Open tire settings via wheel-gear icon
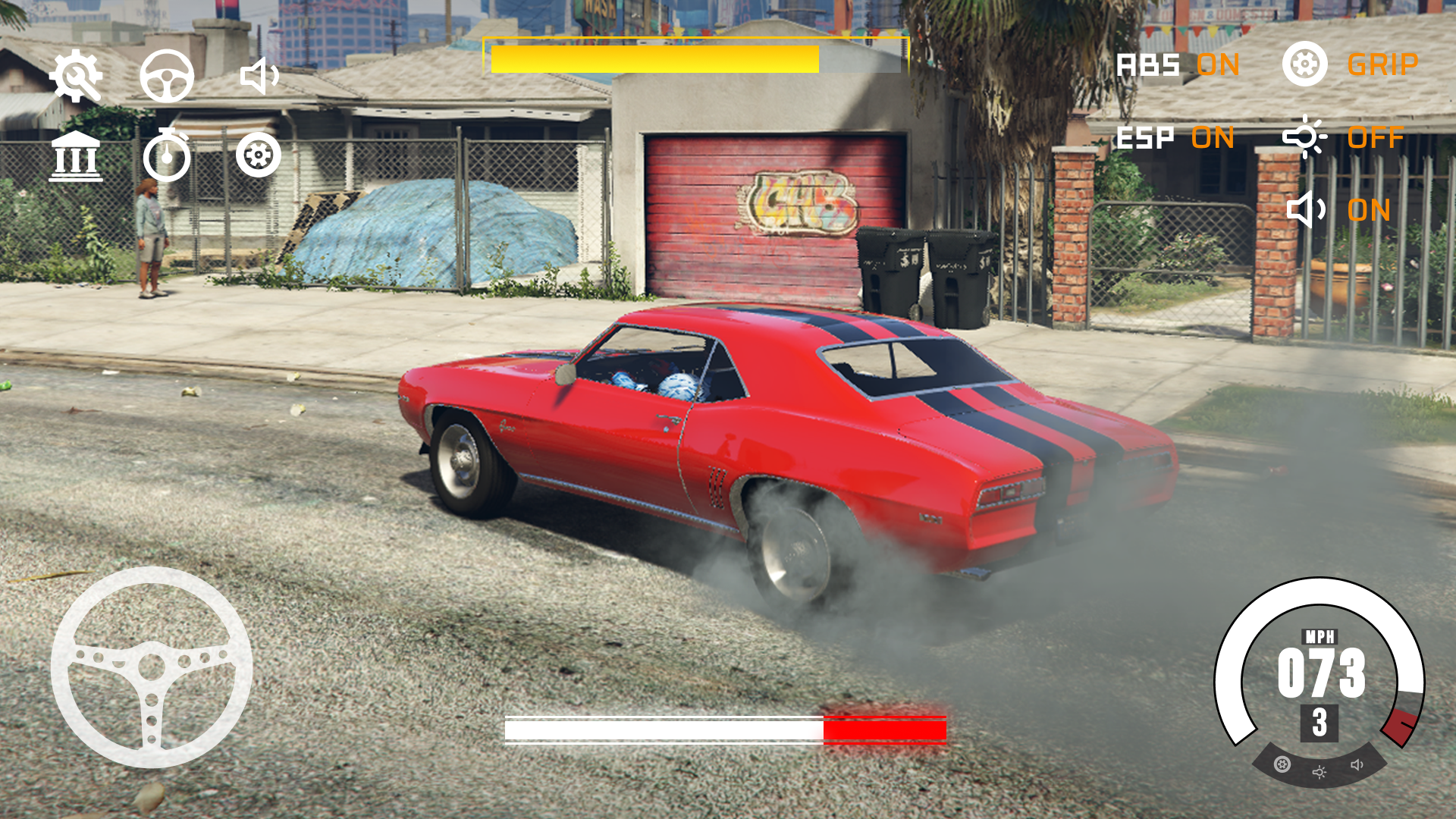The image size is (1456, 819). (259, 157)
